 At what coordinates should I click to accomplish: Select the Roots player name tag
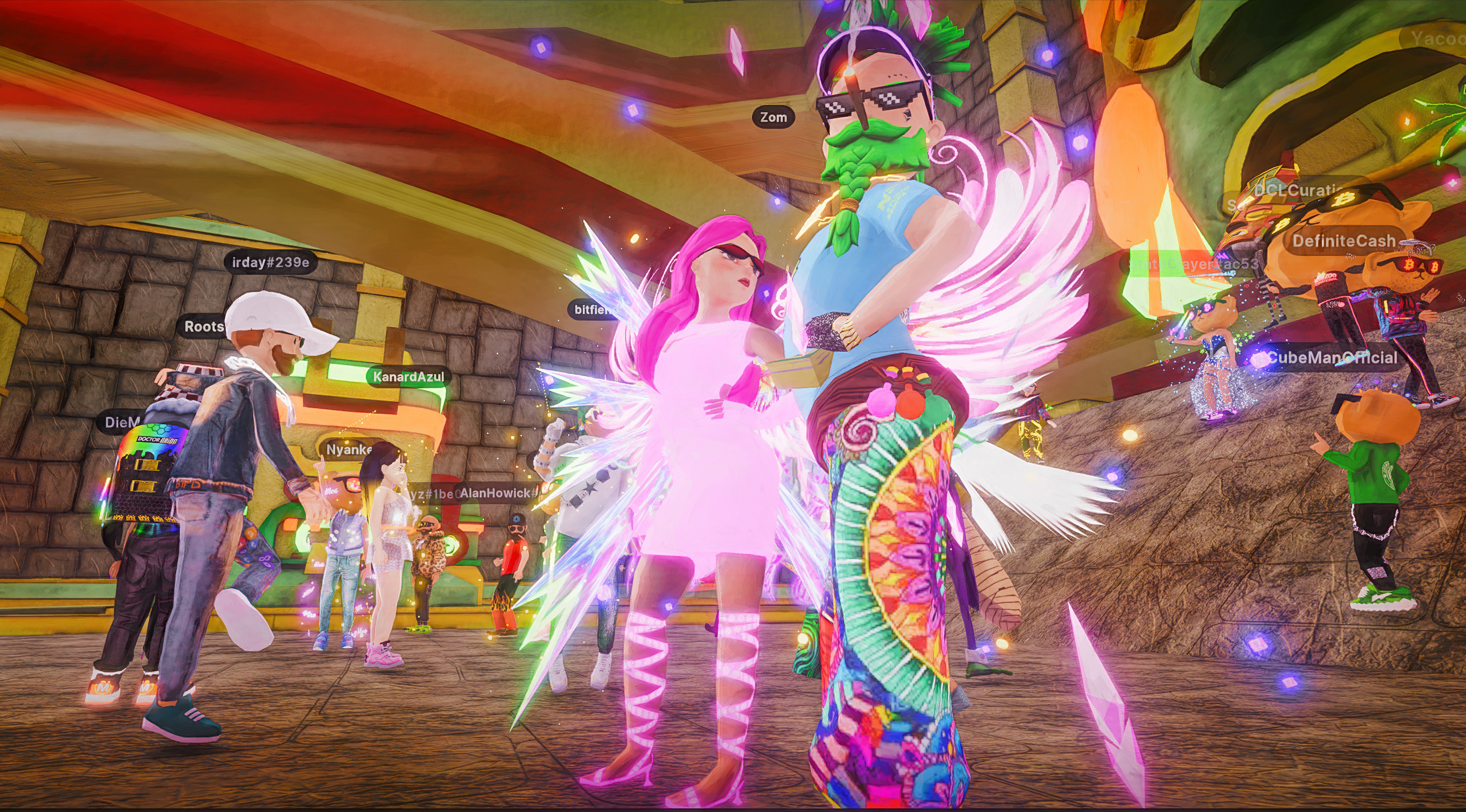203,326
